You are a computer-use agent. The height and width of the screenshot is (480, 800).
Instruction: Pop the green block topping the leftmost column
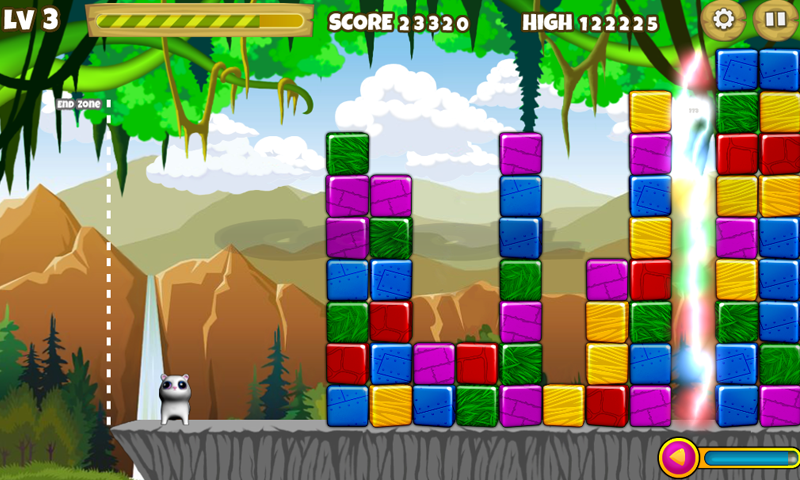click(x=347, y=154)
